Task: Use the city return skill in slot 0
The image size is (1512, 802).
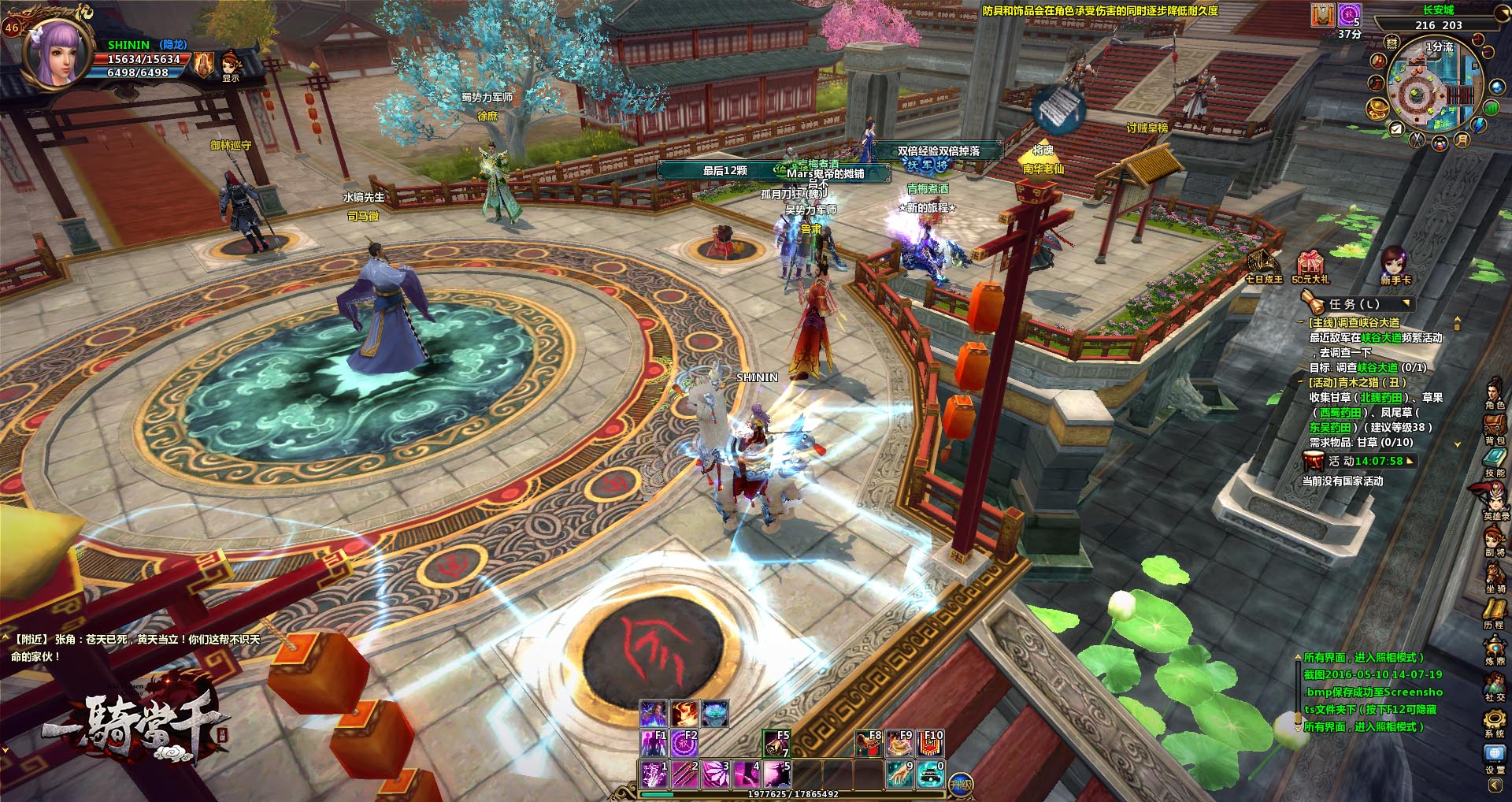Action: 930,774
